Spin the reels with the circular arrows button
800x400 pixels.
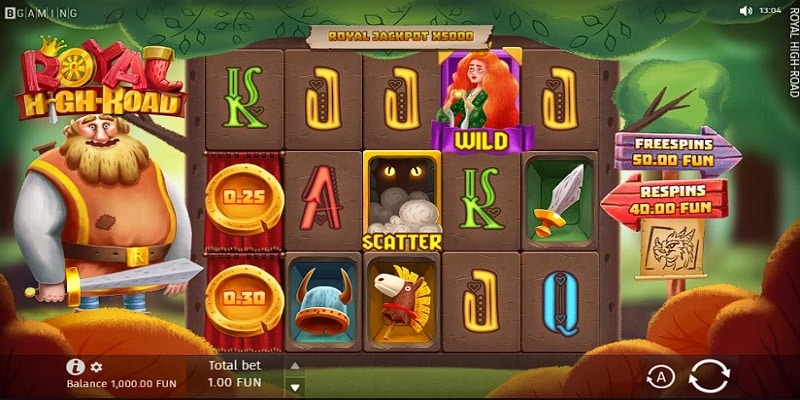click(x=709, y=376)
